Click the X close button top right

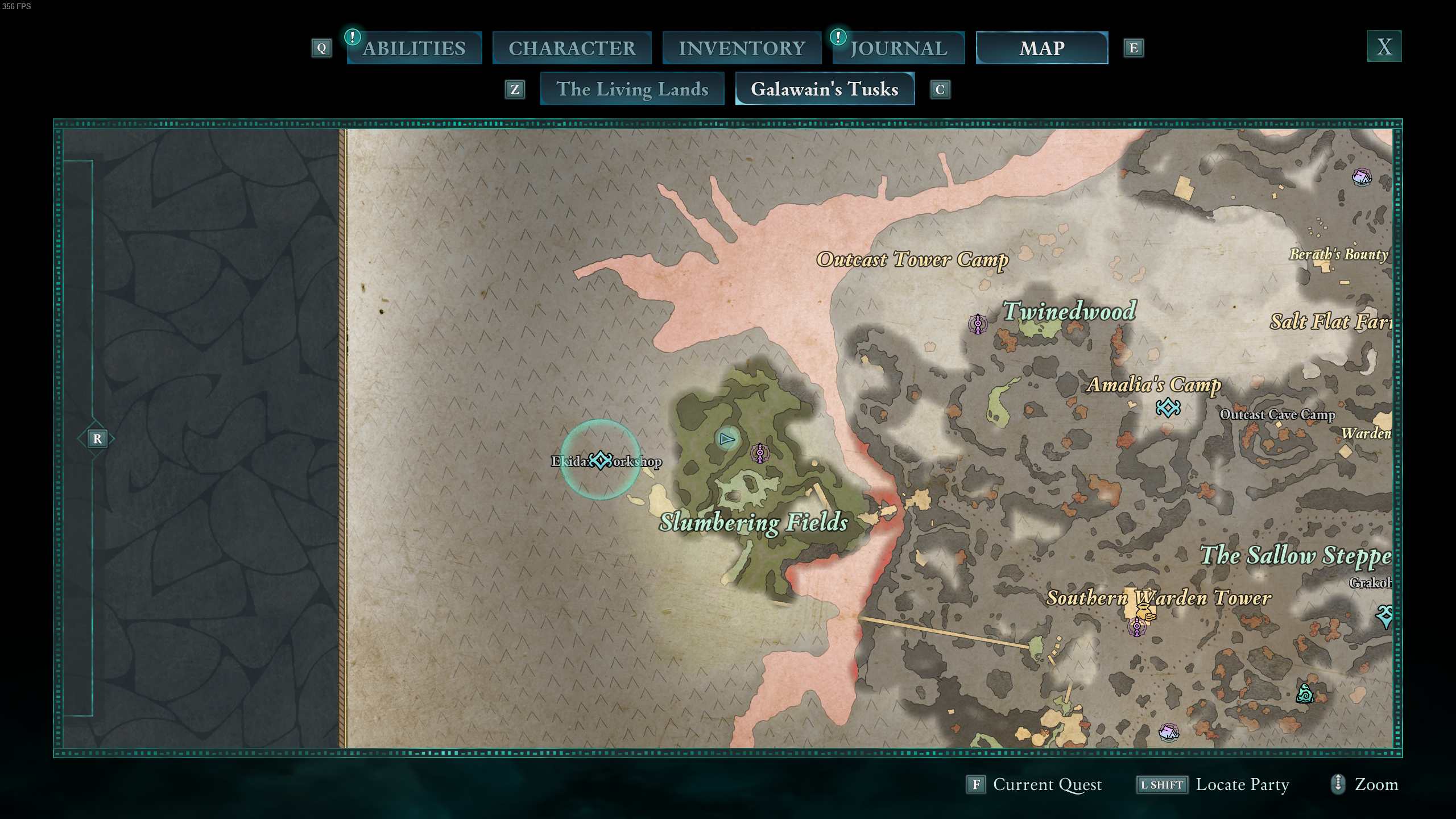[1383, 47]
